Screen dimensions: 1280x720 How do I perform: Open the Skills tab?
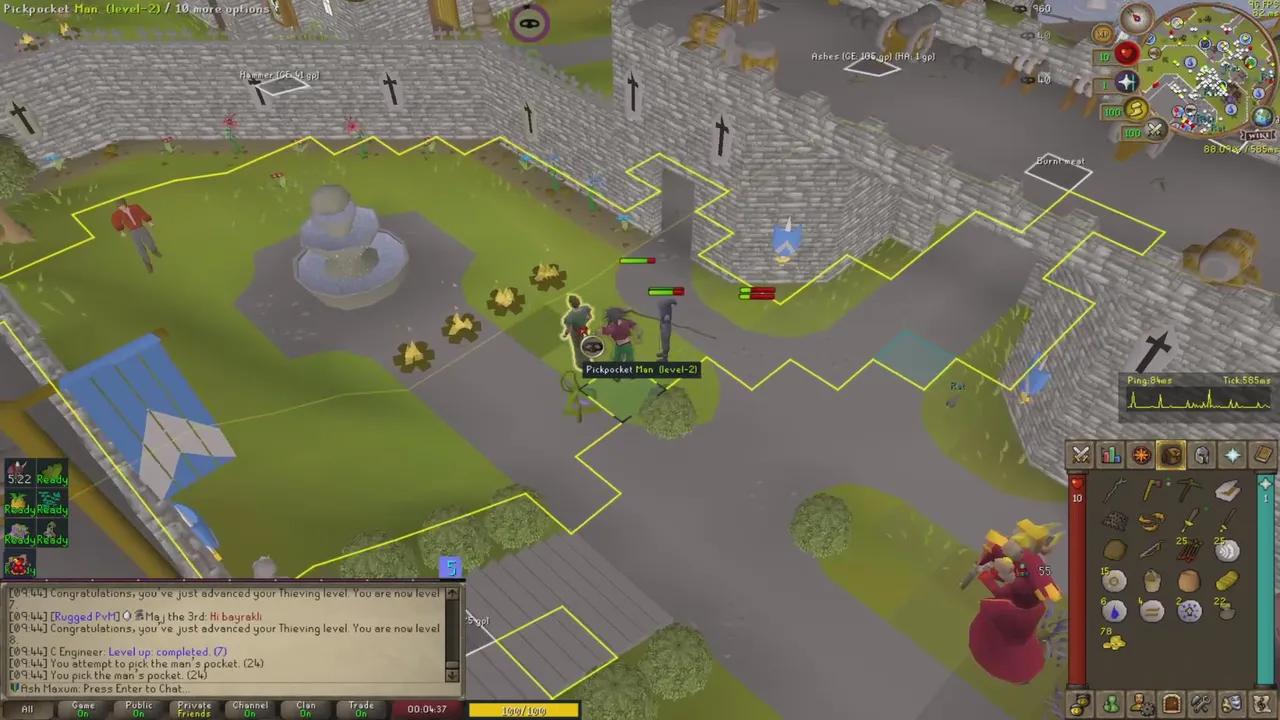point(1111,455)
